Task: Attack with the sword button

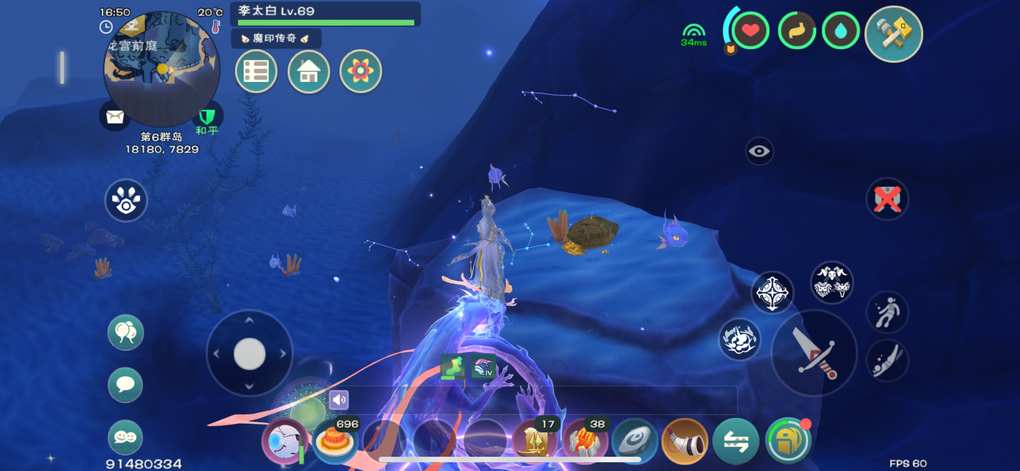Action: pos(813,353)
